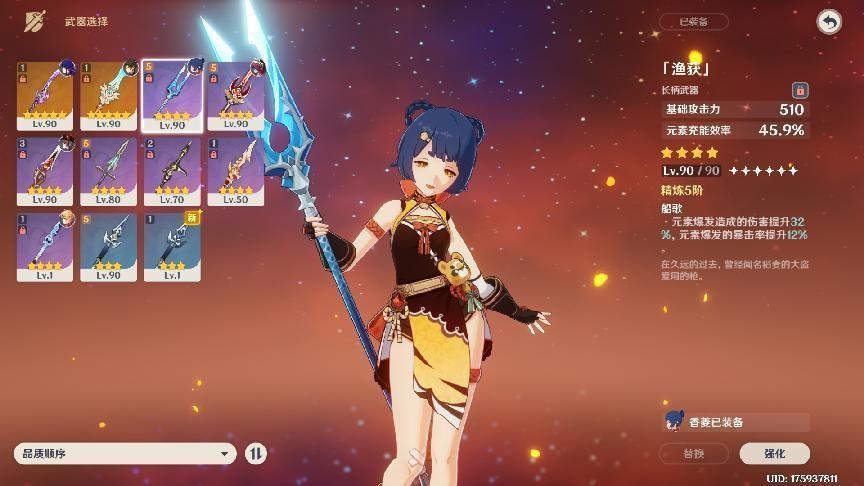Reverse sort order with the arrows button
This screenshot has width=864, height=486.
[256, 453]
